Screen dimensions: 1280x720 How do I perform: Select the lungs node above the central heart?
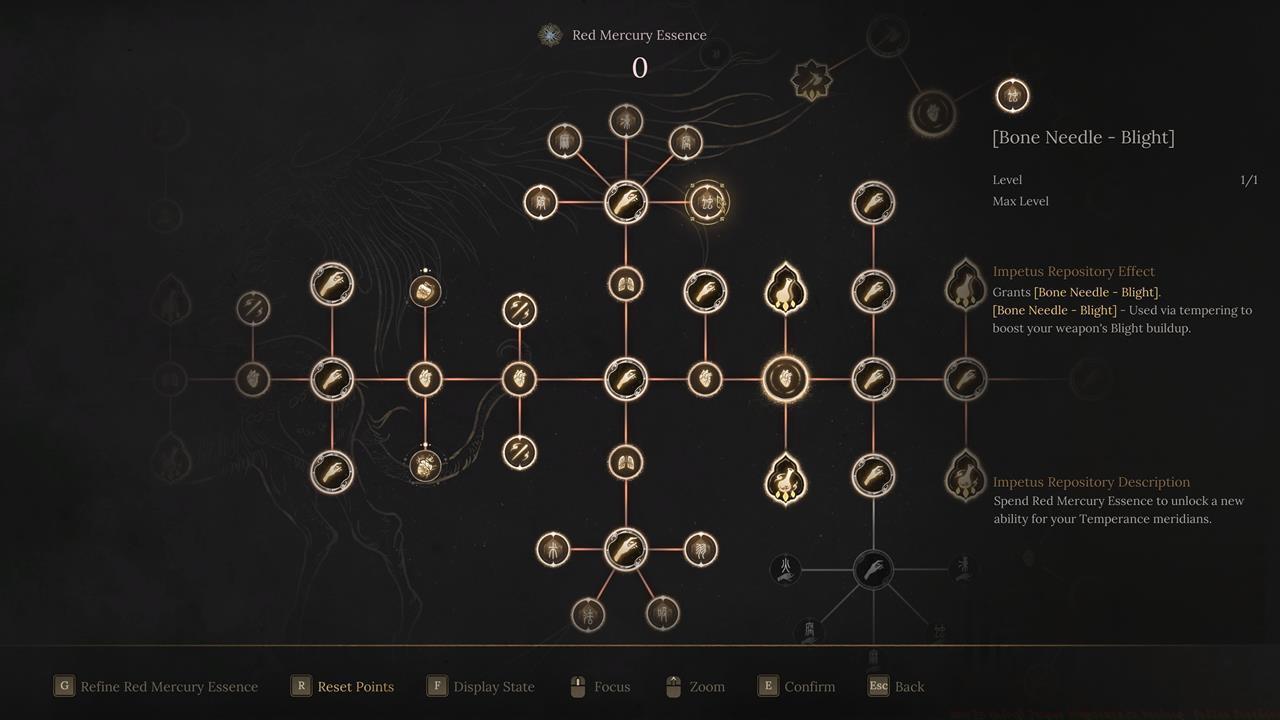pos(625,282)
